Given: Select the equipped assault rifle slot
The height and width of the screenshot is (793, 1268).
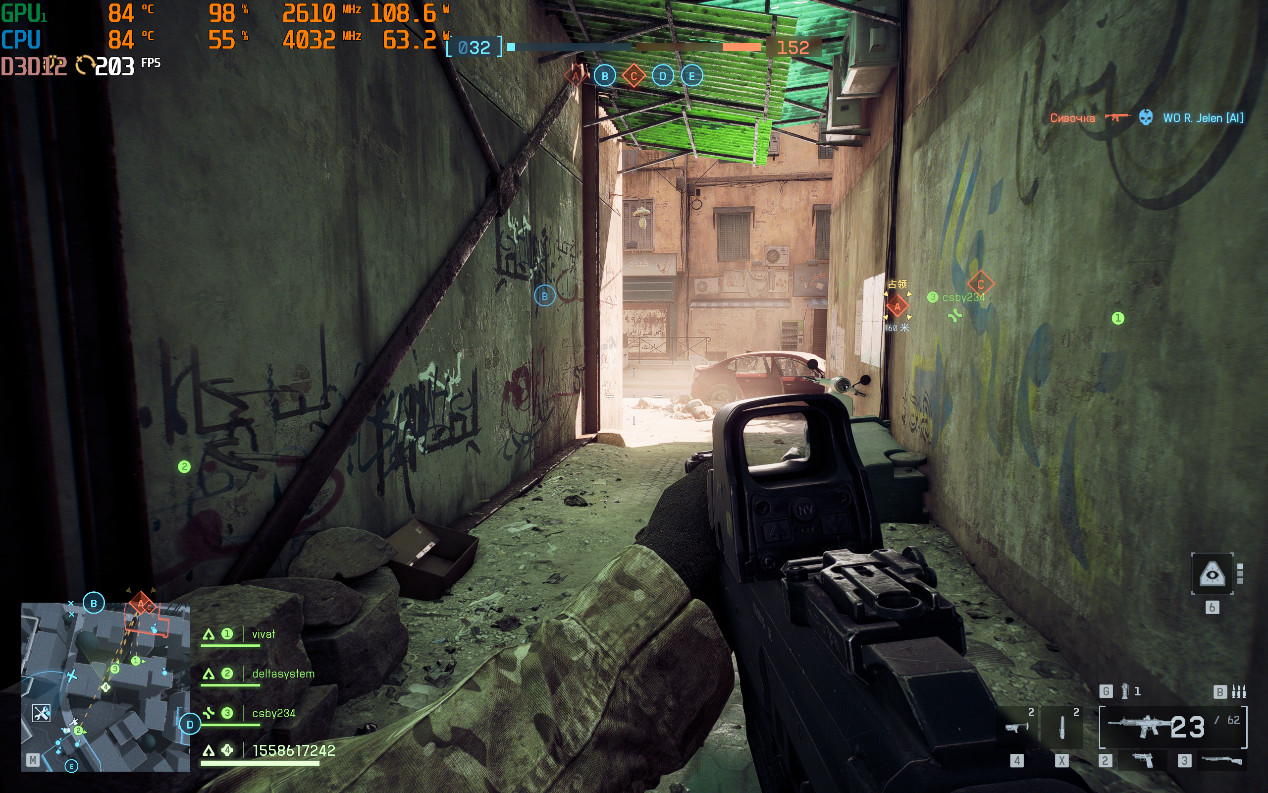Looking at the screenshot, I should coord(1172,727).
